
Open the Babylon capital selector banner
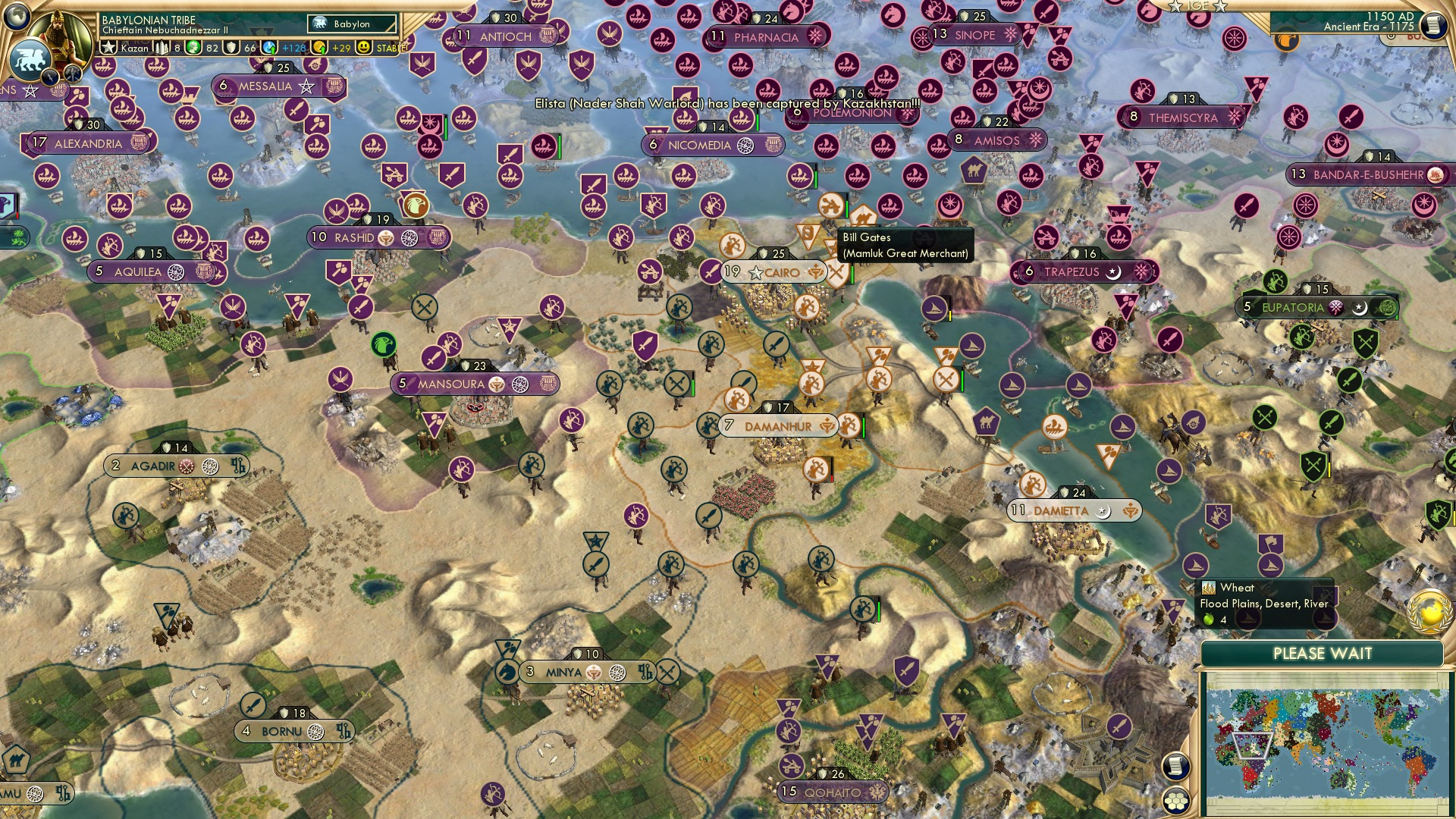(x=350, y=24)
